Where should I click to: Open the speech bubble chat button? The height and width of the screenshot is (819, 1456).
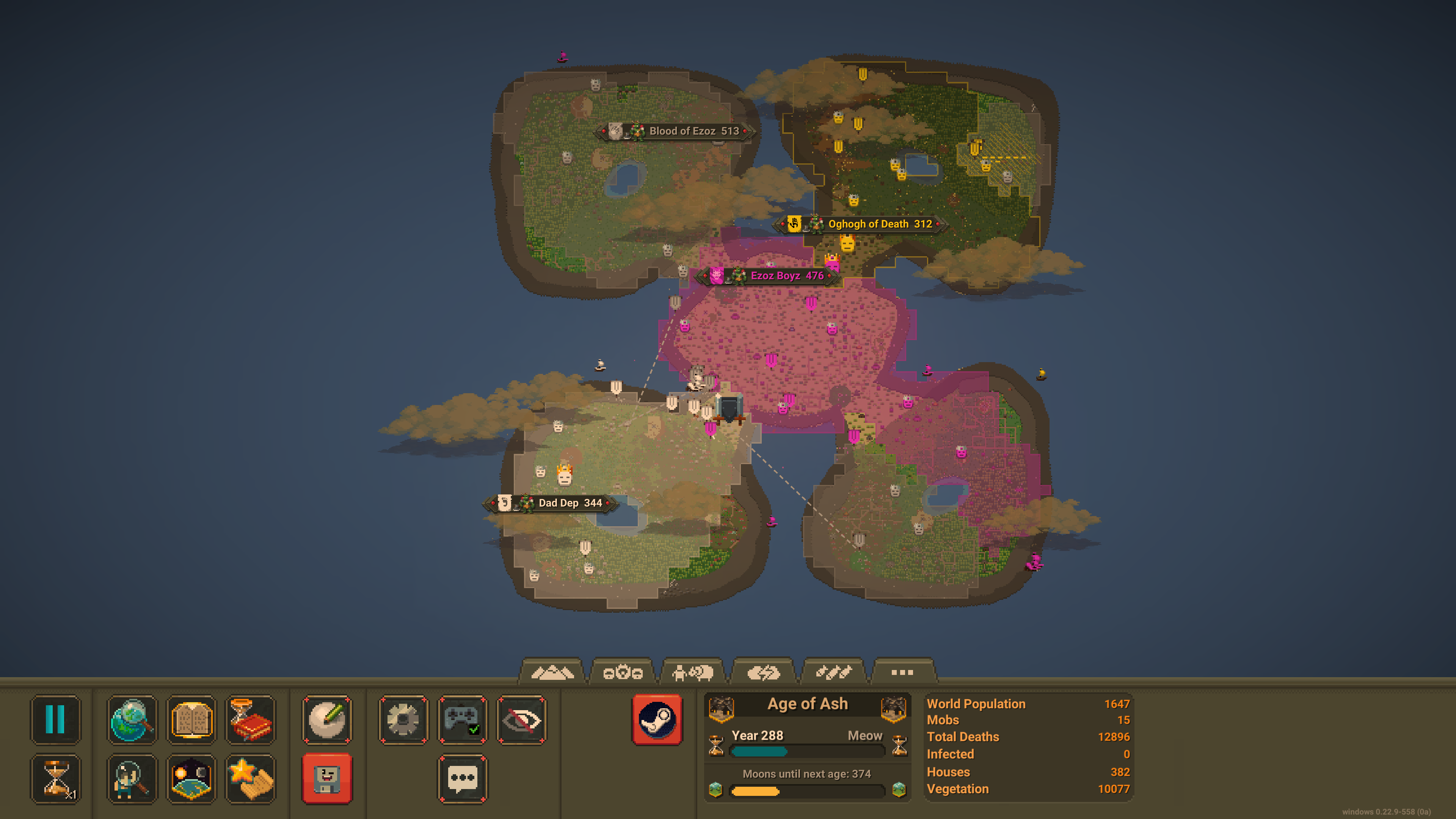(462, 779)
